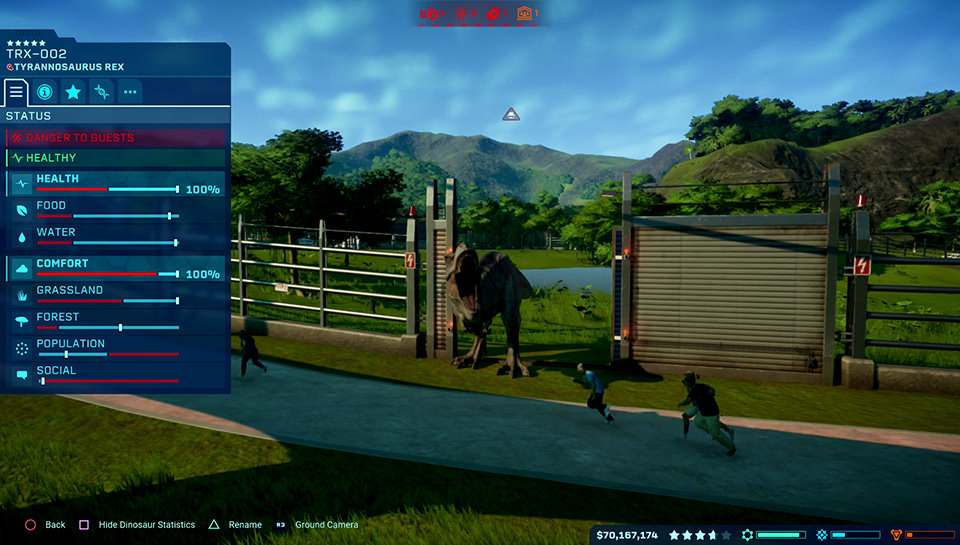Screen dimensions: 960x545
Task: Select the Health stat row
Action: tap(116, 184)
